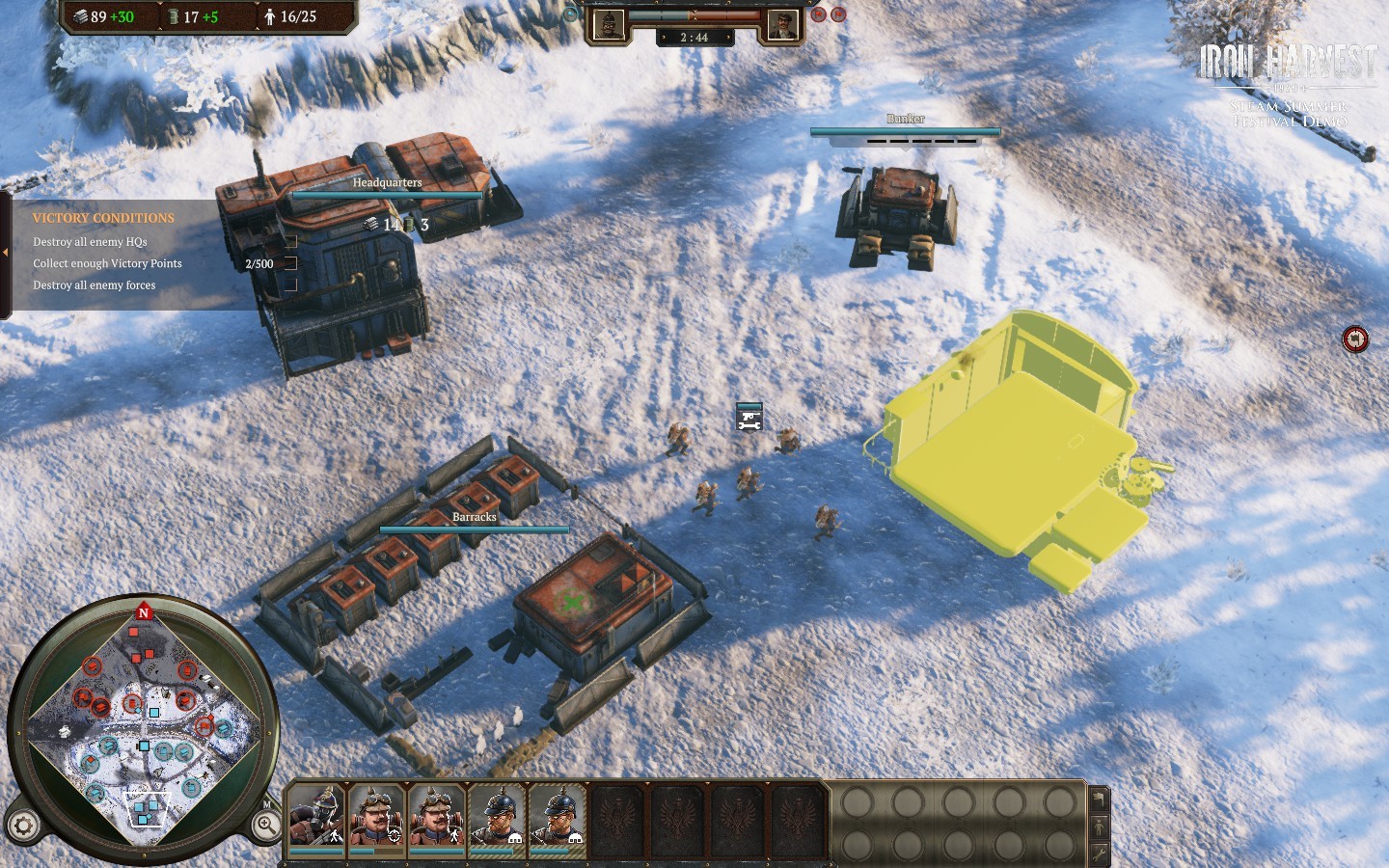Open the settings gear beside the minimap
Image resolution: width=1389 pixels, height=868 pixels.
[x=24, y=826]
